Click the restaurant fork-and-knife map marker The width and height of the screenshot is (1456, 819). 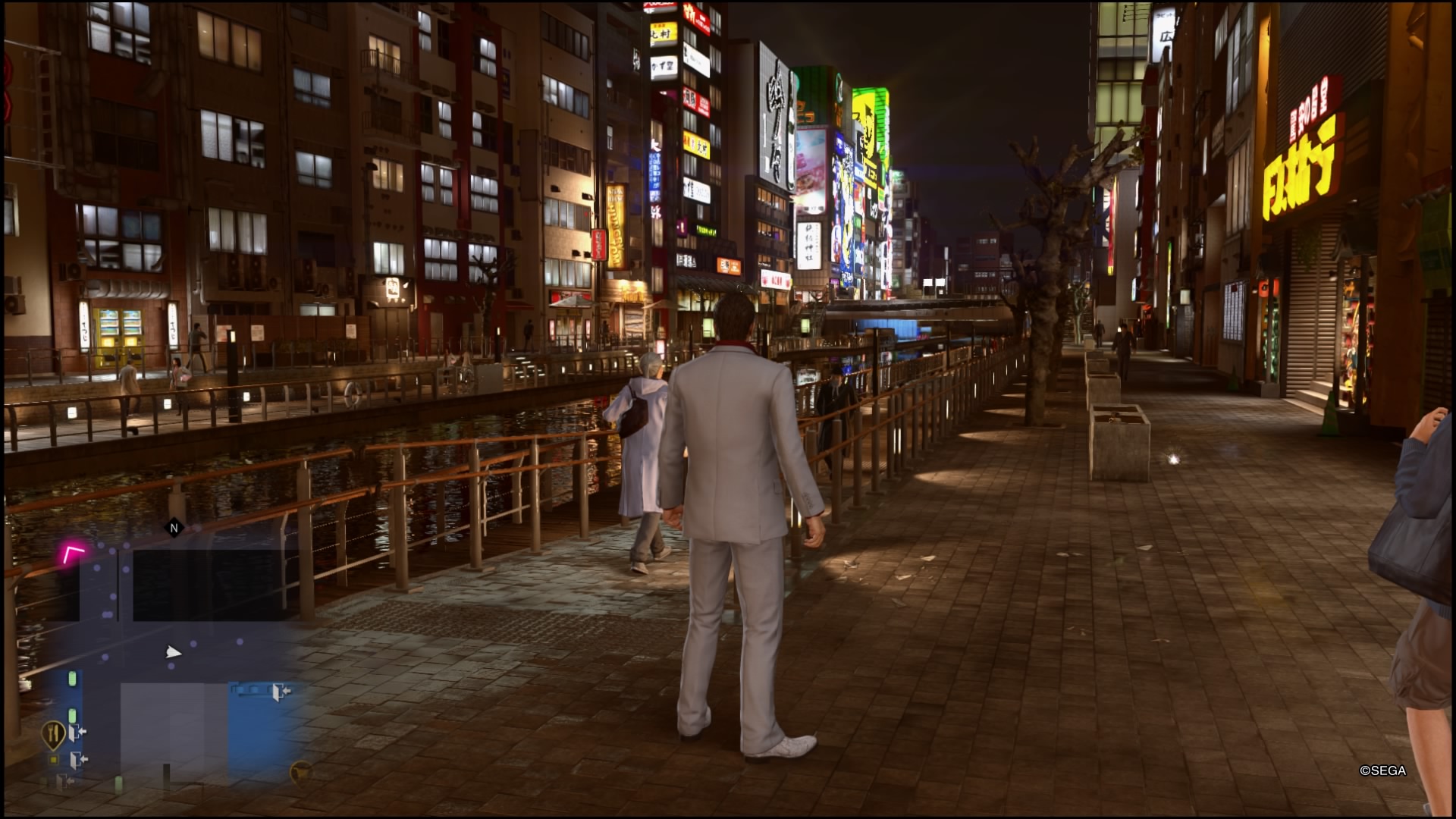pos(52,733)
